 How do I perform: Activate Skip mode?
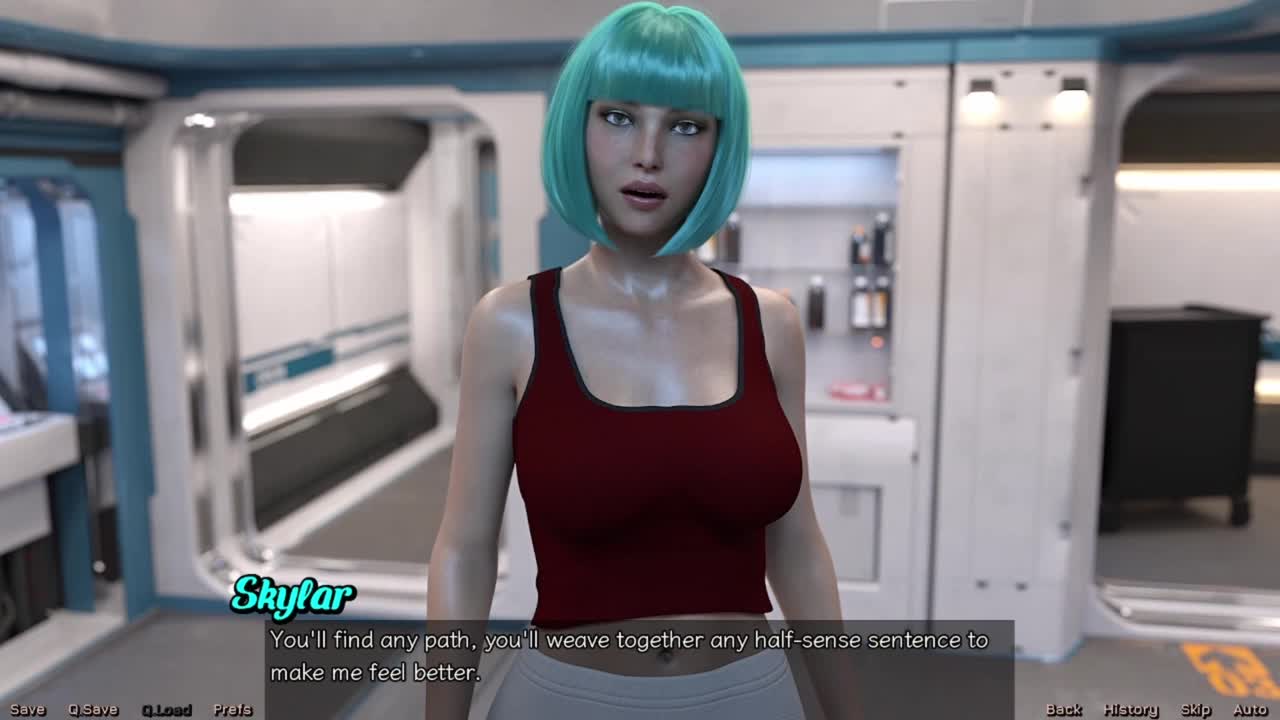(1196, 709)
